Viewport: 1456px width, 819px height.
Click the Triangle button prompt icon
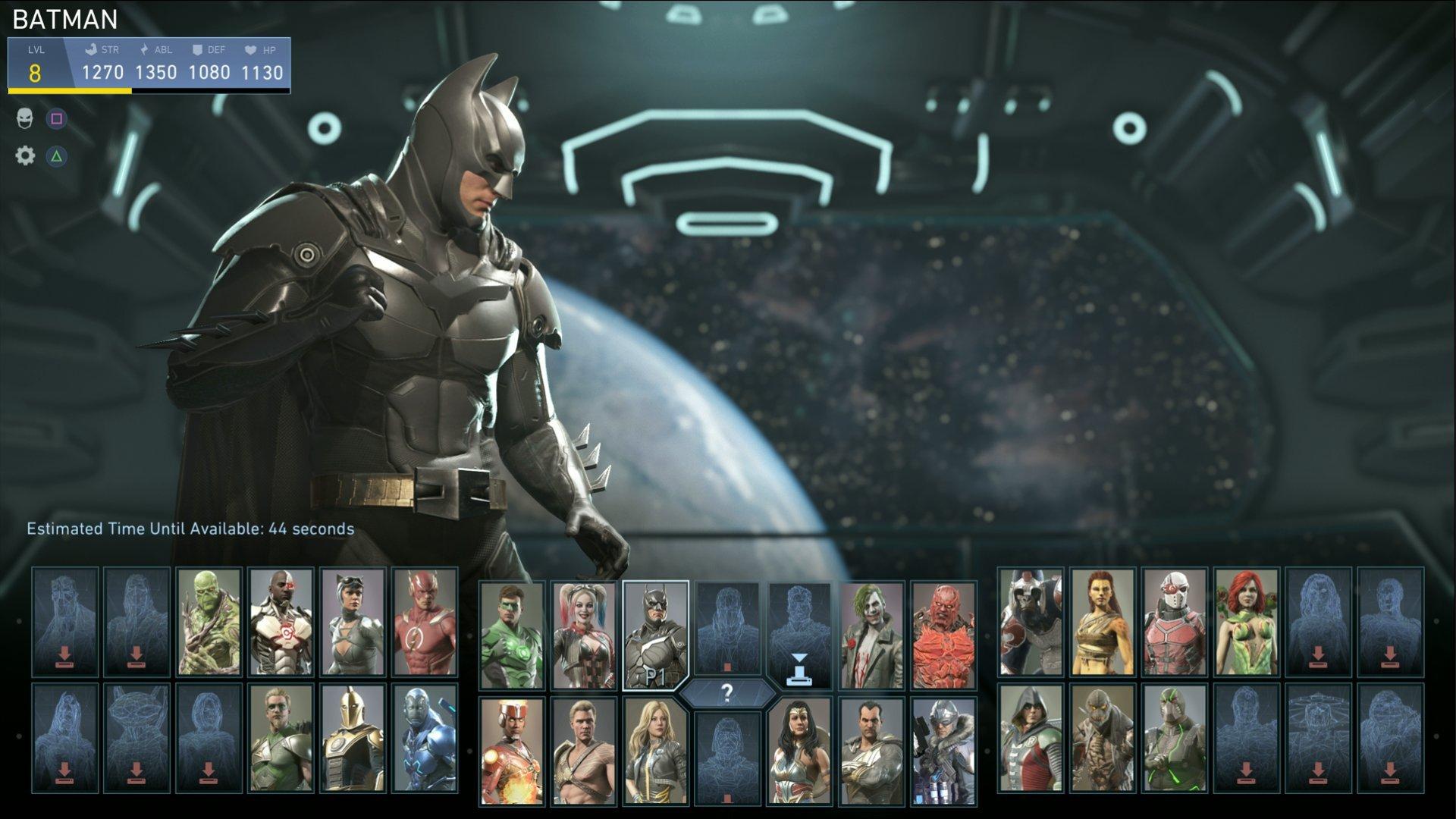58,157
